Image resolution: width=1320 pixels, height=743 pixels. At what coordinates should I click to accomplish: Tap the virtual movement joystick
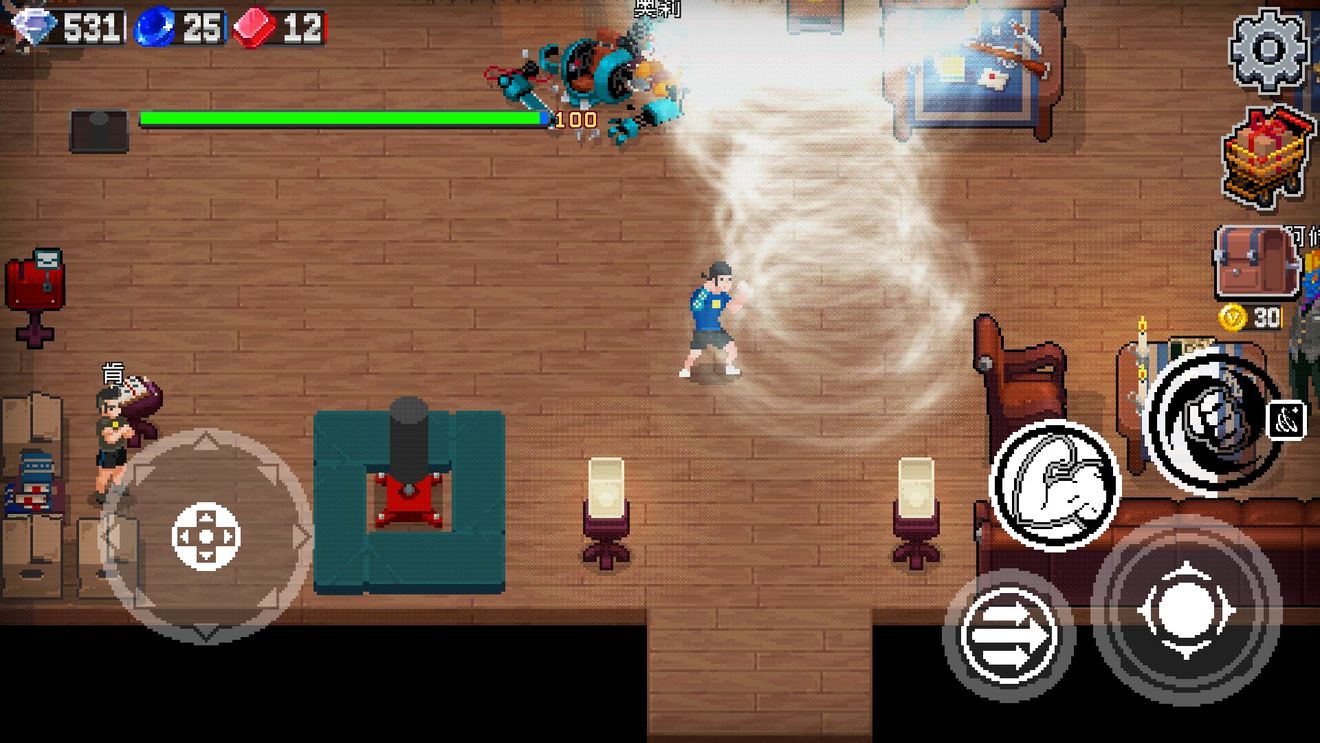pos(206,536)
